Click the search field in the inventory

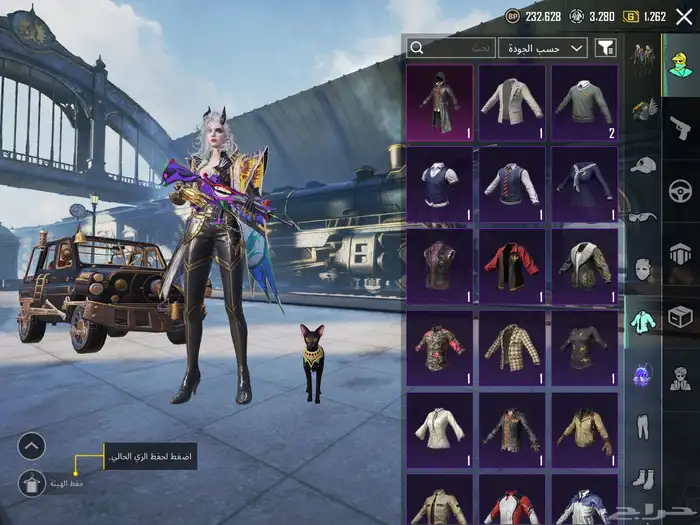452,47
